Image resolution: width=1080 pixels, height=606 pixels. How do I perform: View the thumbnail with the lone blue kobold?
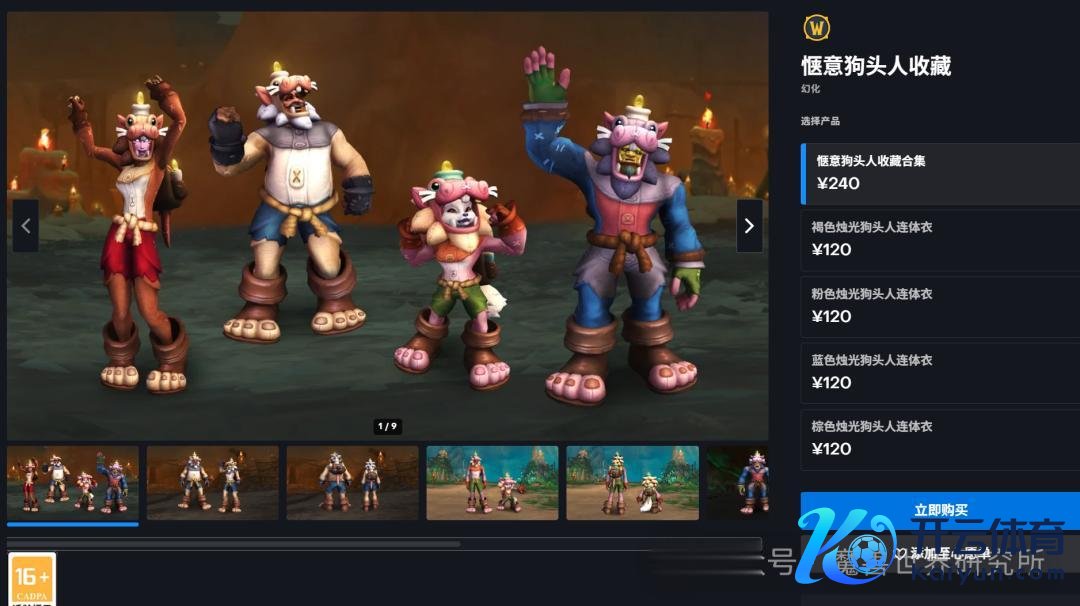pyautogui.click(x=738, y=483)
